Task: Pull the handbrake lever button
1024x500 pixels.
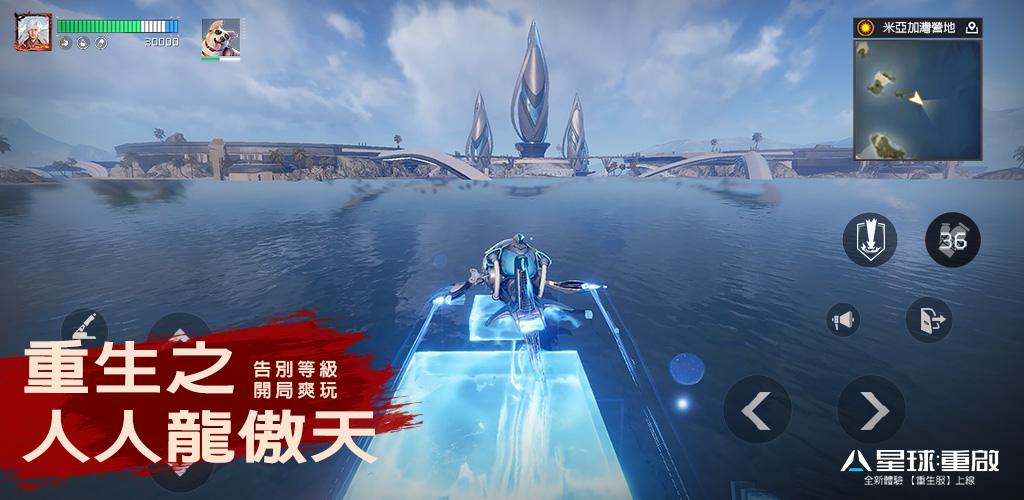Action: (x=84, y=325)
